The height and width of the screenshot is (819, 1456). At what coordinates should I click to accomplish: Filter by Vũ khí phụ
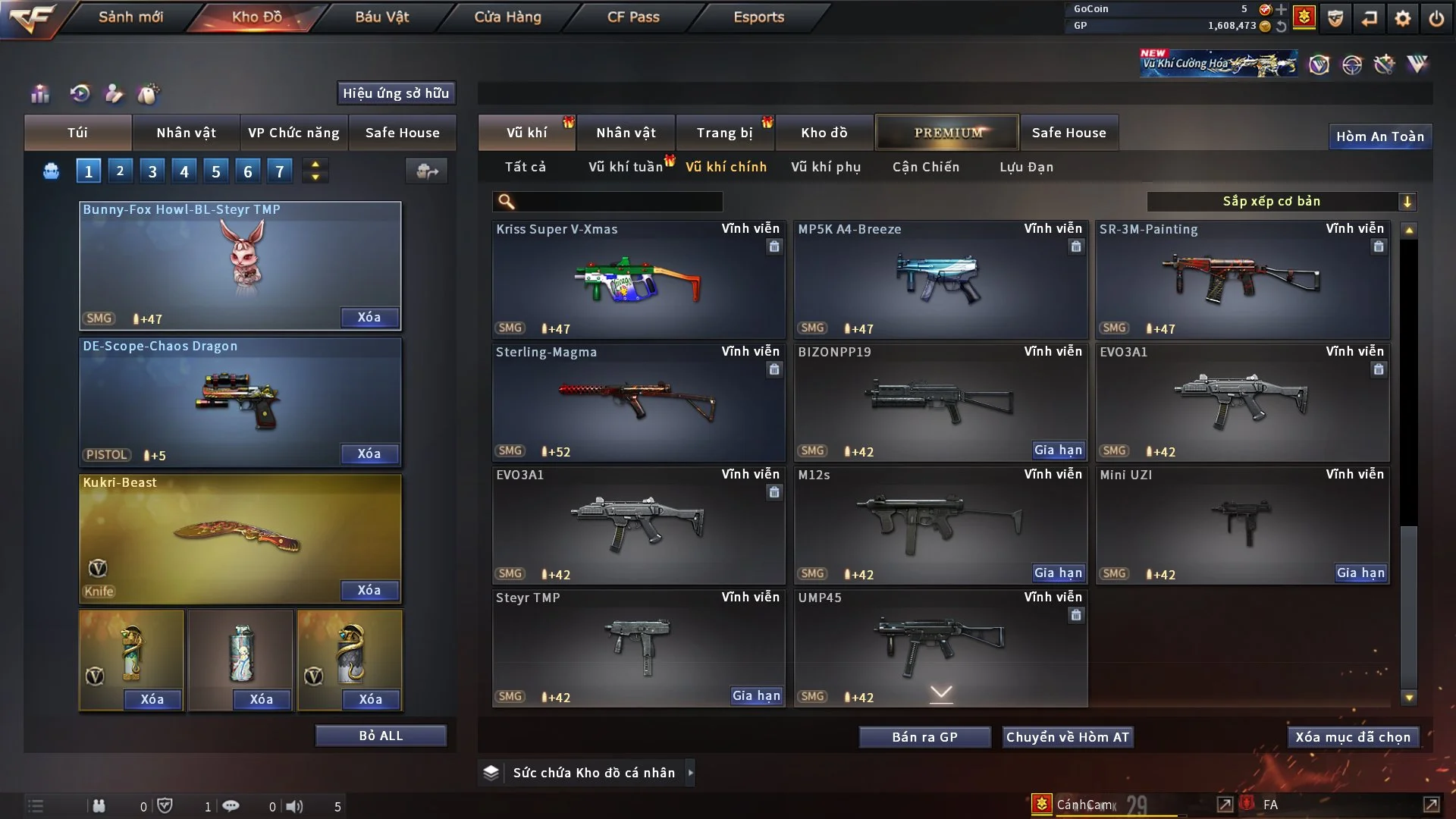pos(825,167)
